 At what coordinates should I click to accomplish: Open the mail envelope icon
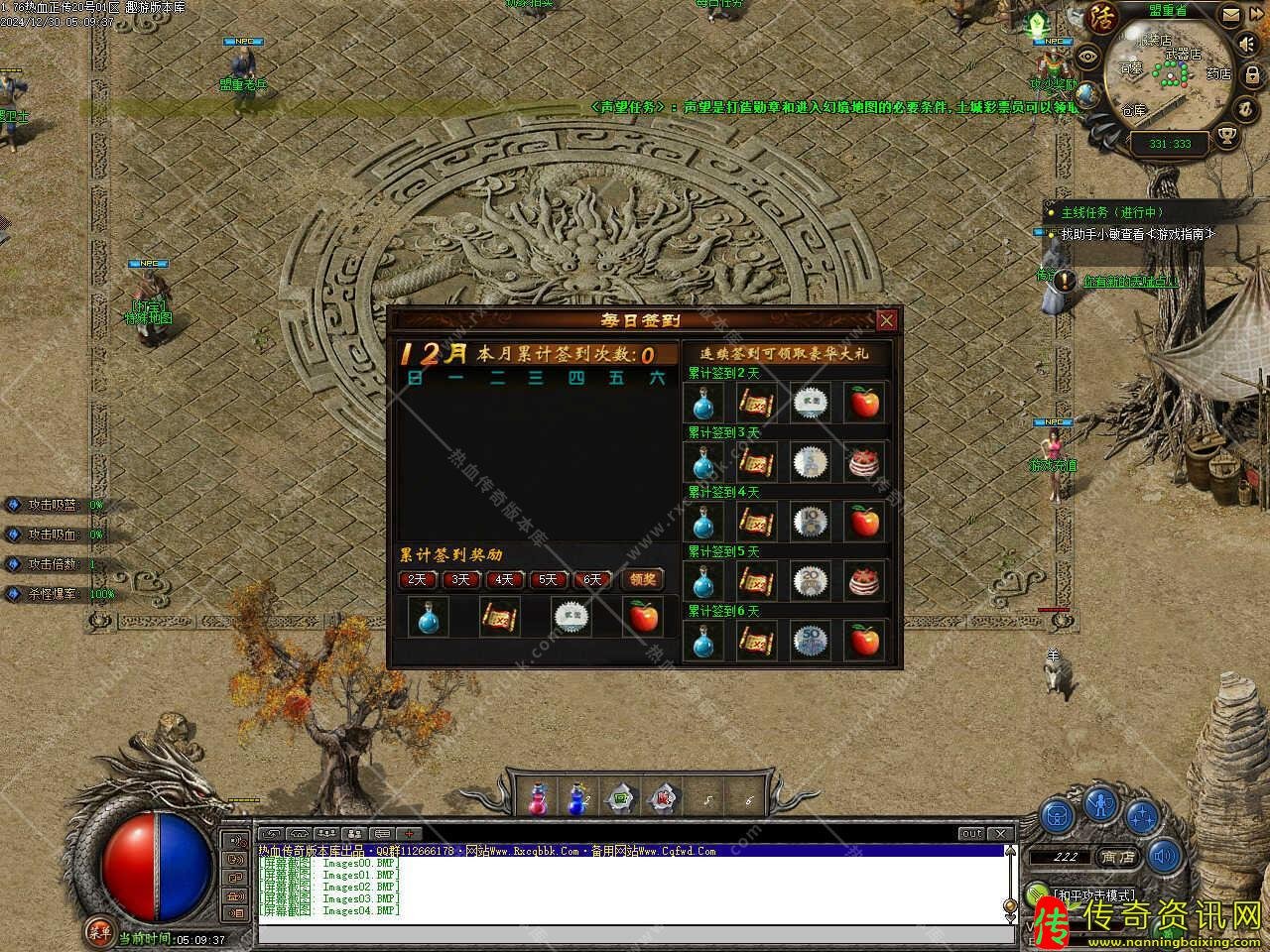[x=1231, y=15]
